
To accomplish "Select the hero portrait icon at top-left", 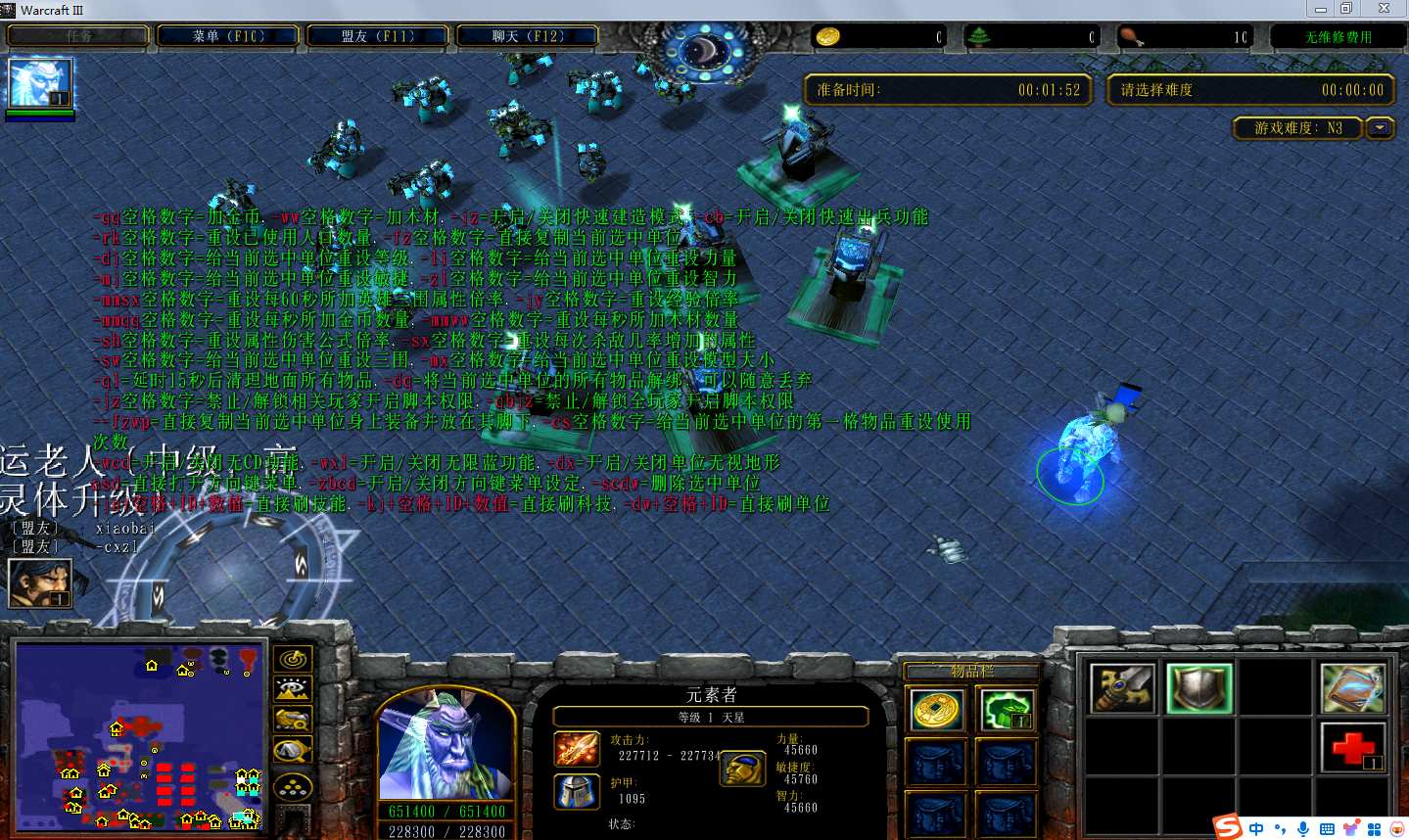I will tap(39, 83).
